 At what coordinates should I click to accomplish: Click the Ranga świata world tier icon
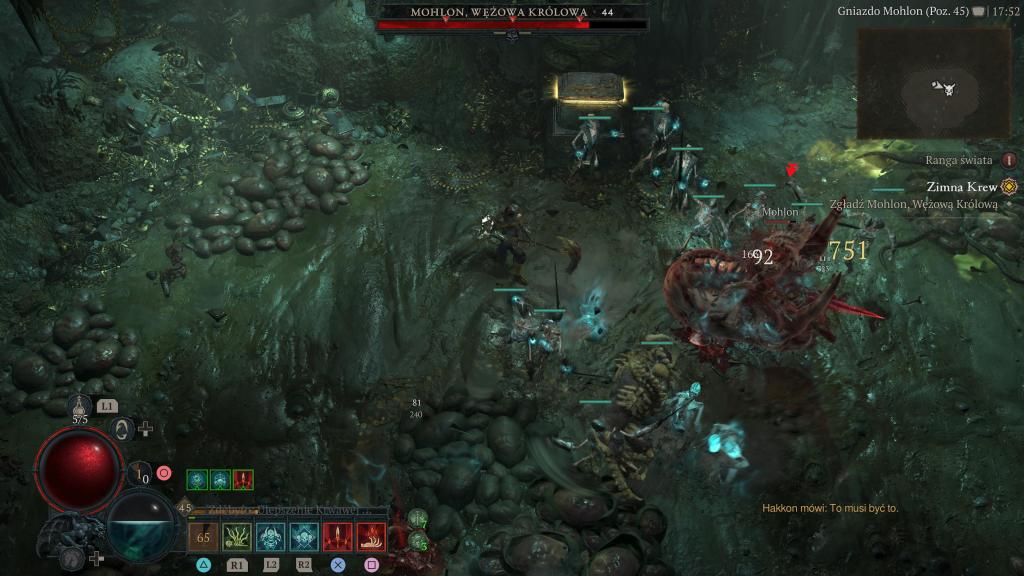1009,160
